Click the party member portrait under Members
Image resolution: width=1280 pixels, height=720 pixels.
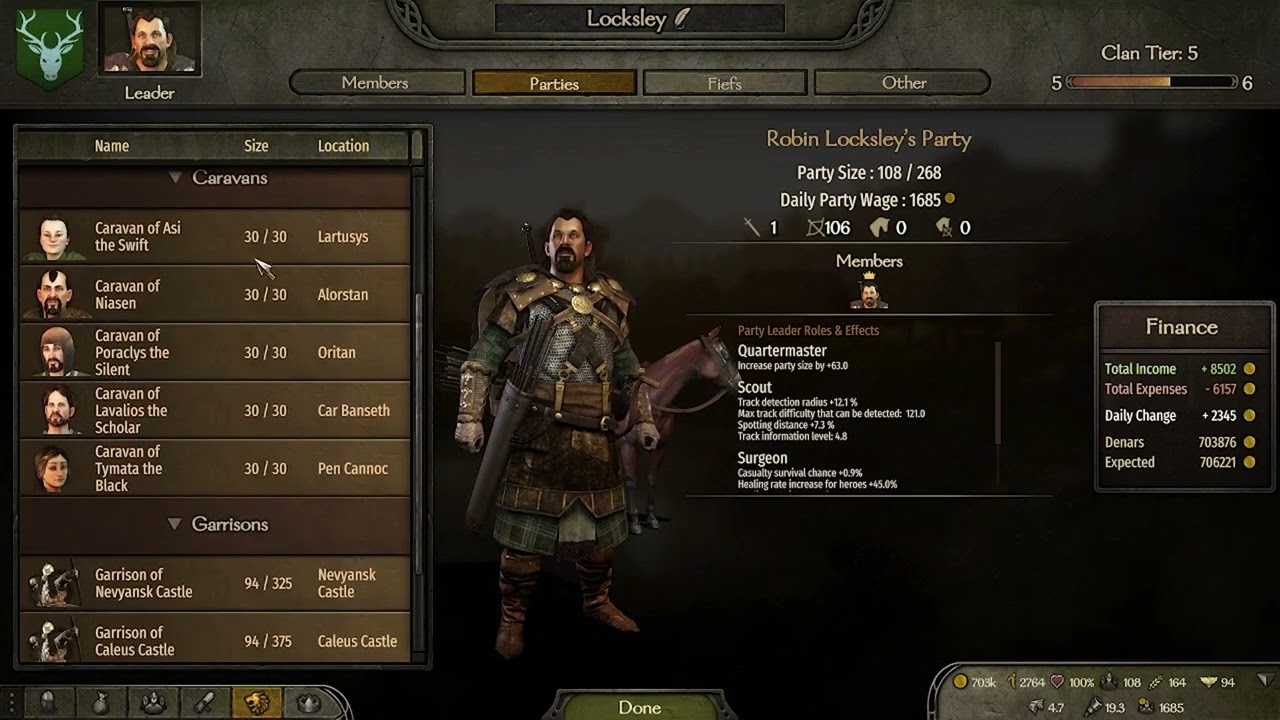(869, 294)
